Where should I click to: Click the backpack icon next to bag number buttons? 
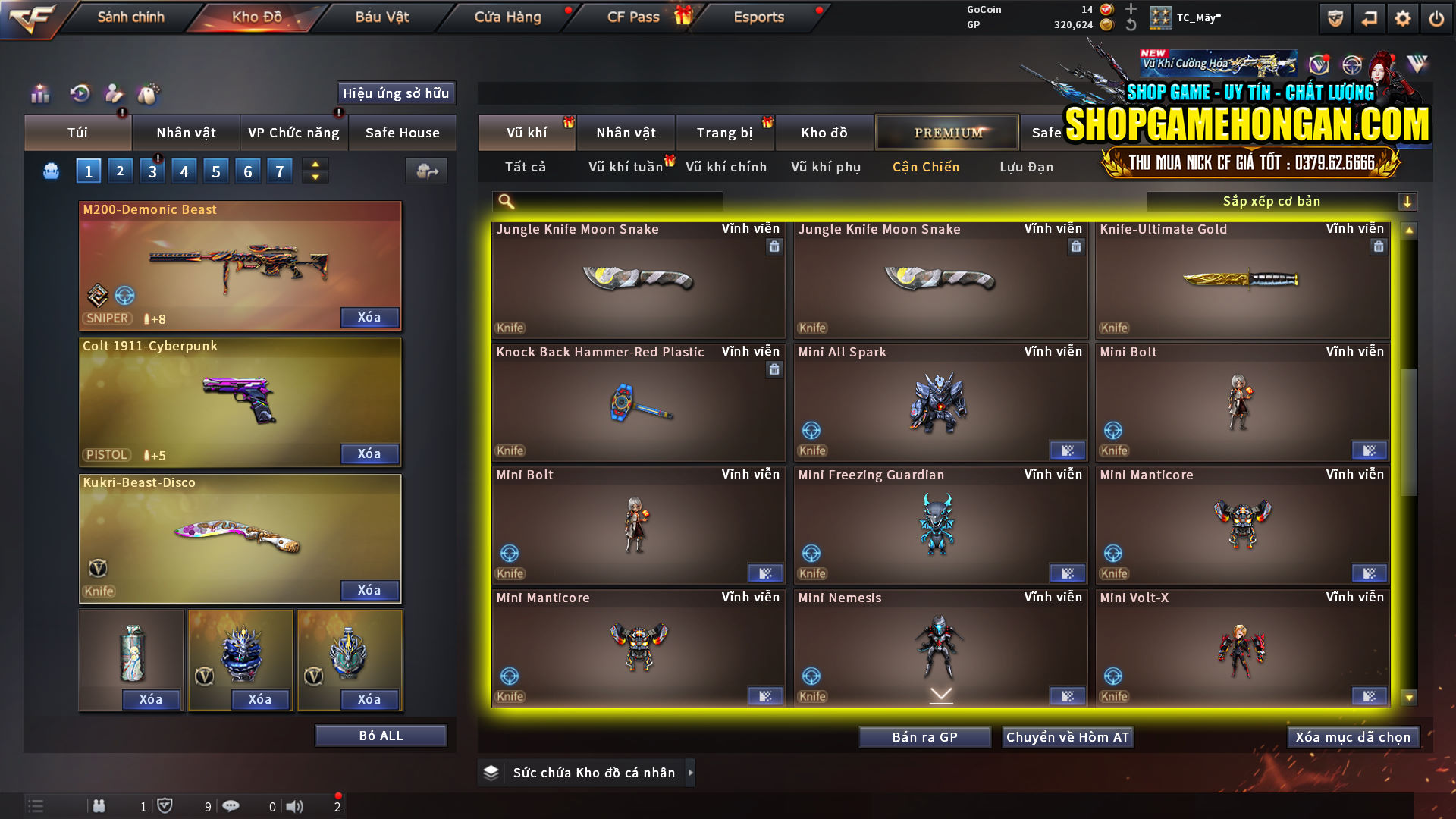tap(50, 171)
